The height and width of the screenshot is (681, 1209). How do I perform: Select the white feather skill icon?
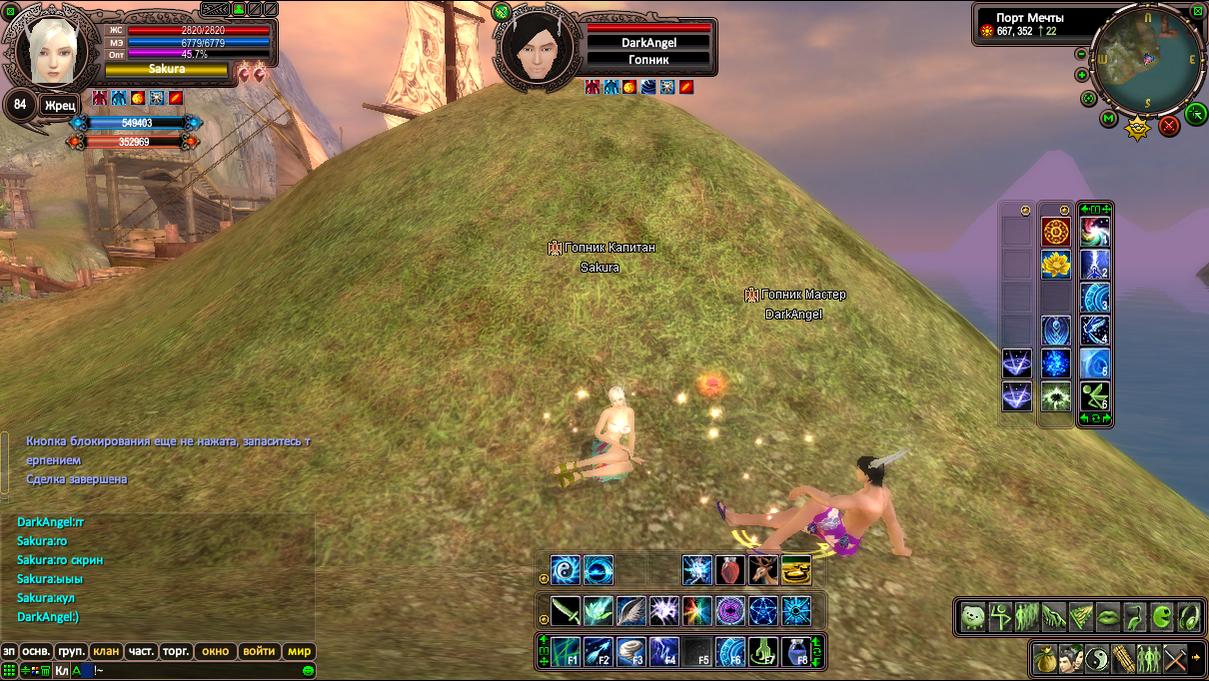click(x=631, y=610)
